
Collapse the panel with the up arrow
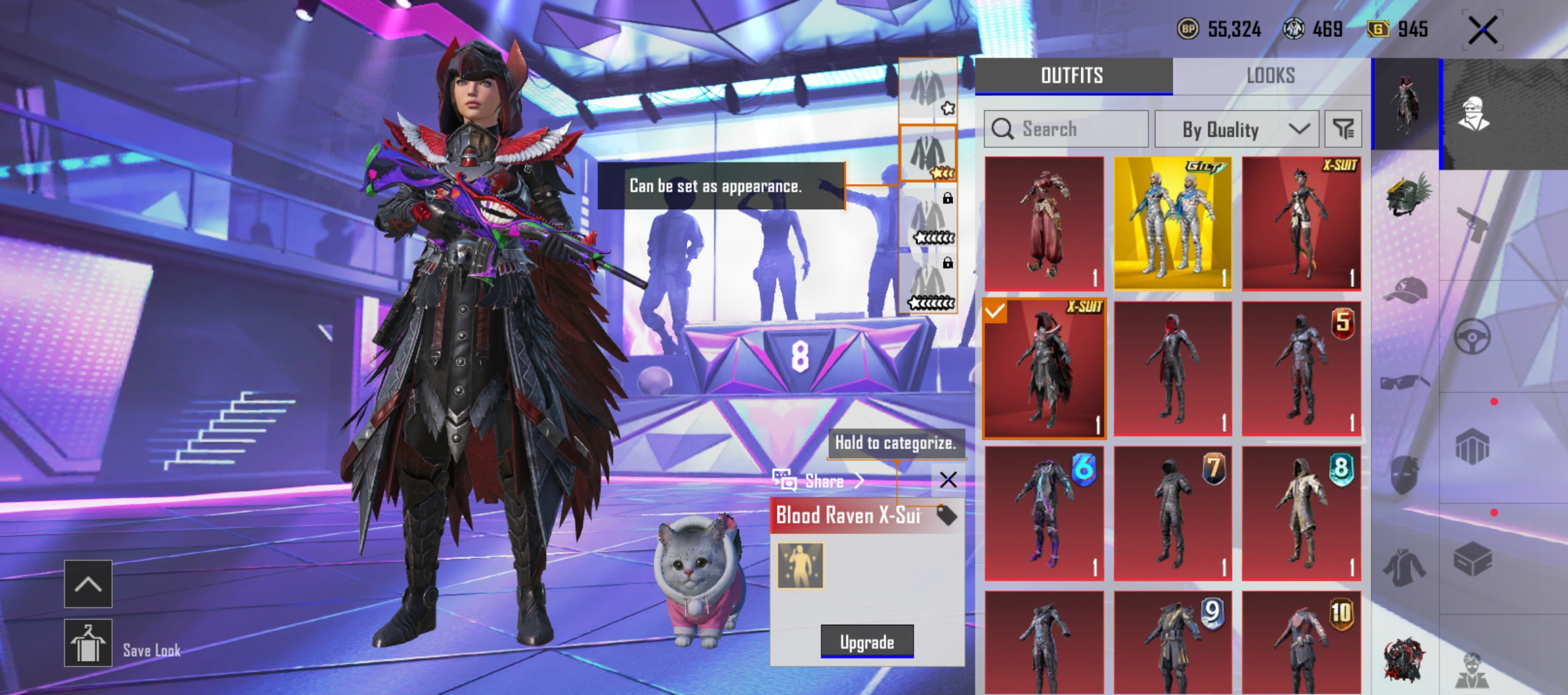[x=88, y=584]
